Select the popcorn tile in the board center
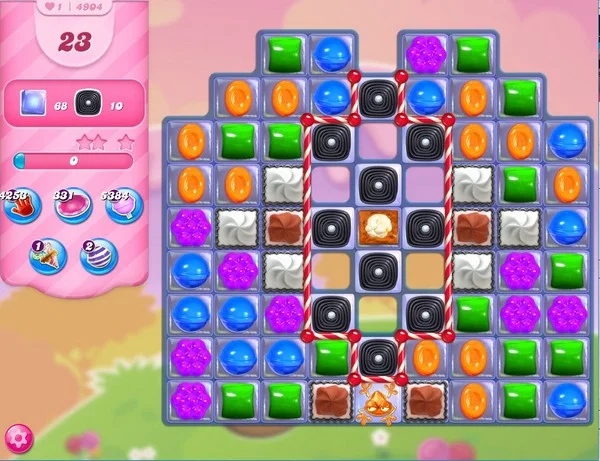Viewport: 600px width, 461px height. point(379,226)
